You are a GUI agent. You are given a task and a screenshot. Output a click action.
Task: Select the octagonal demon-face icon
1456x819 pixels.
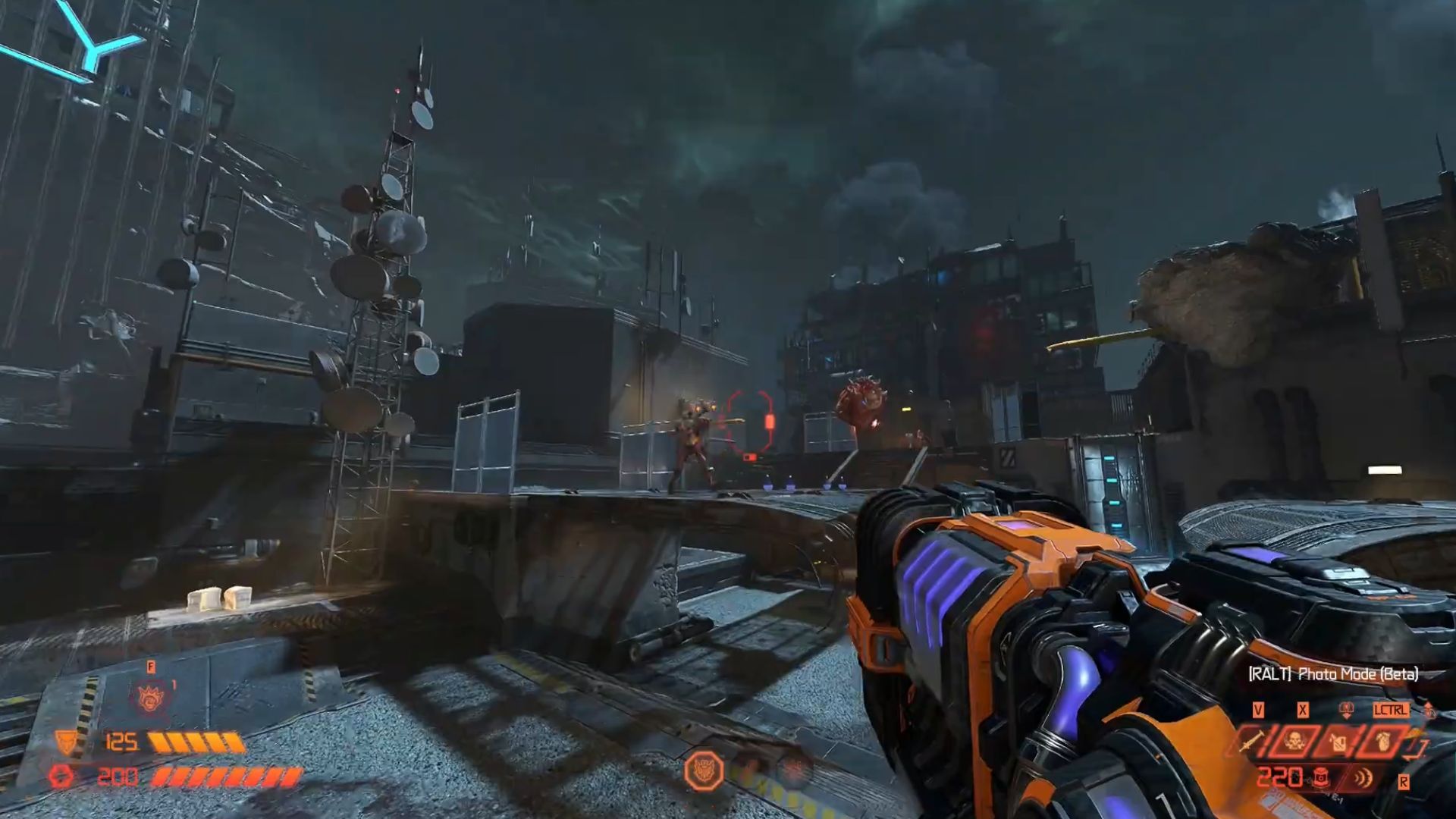tap(704, 771)
